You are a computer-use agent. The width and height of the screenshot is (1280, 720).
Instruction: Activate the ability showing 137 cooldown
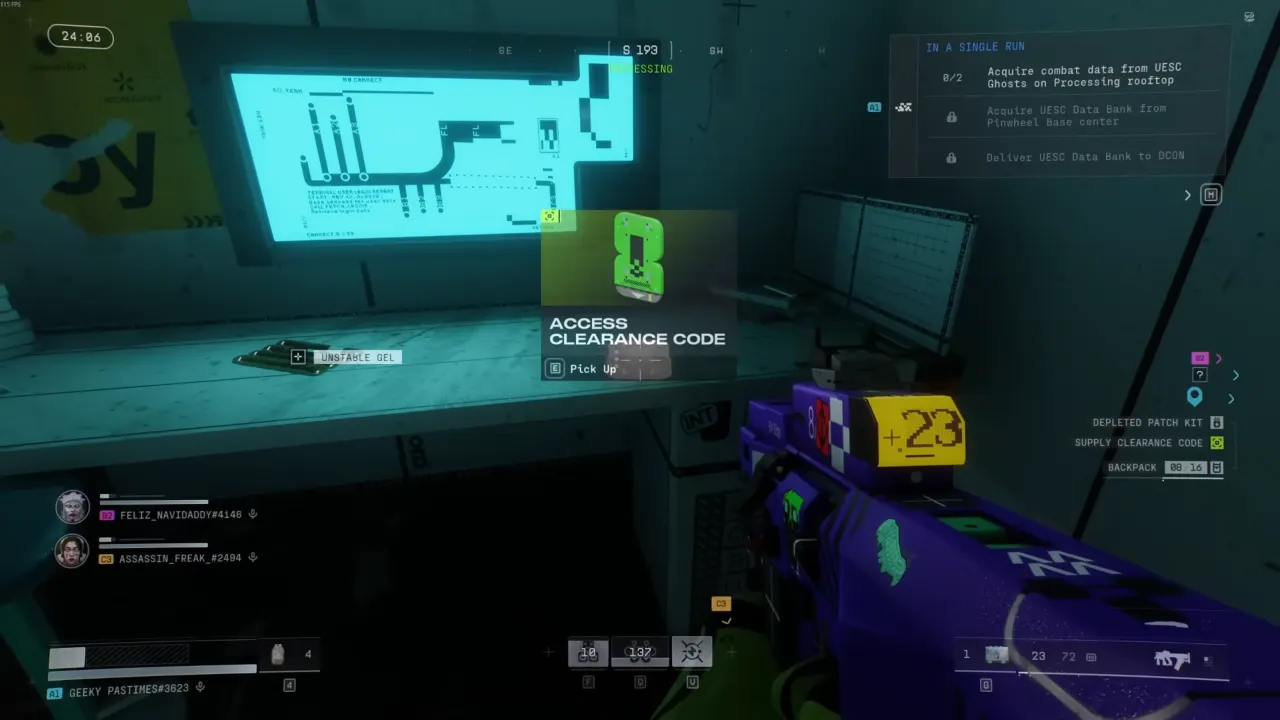640,652
